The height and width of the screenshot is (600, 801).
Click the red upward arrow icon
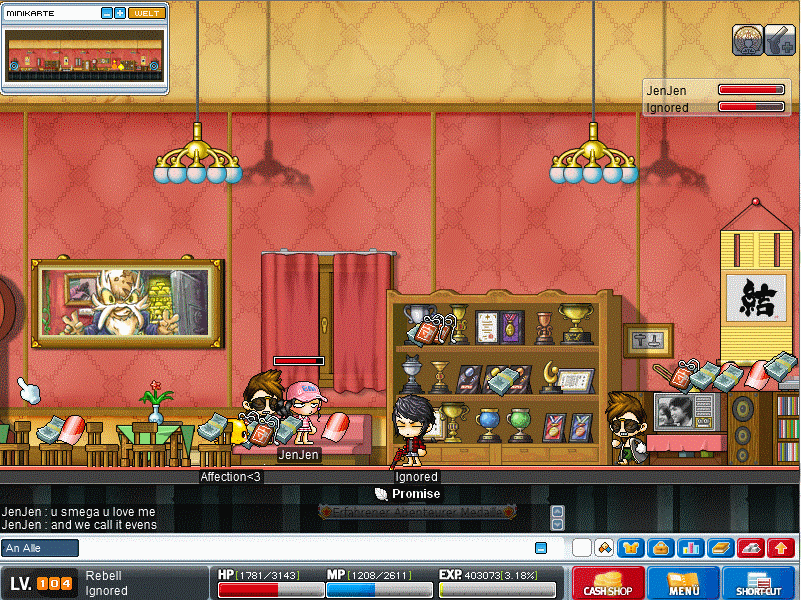point(781,548)
